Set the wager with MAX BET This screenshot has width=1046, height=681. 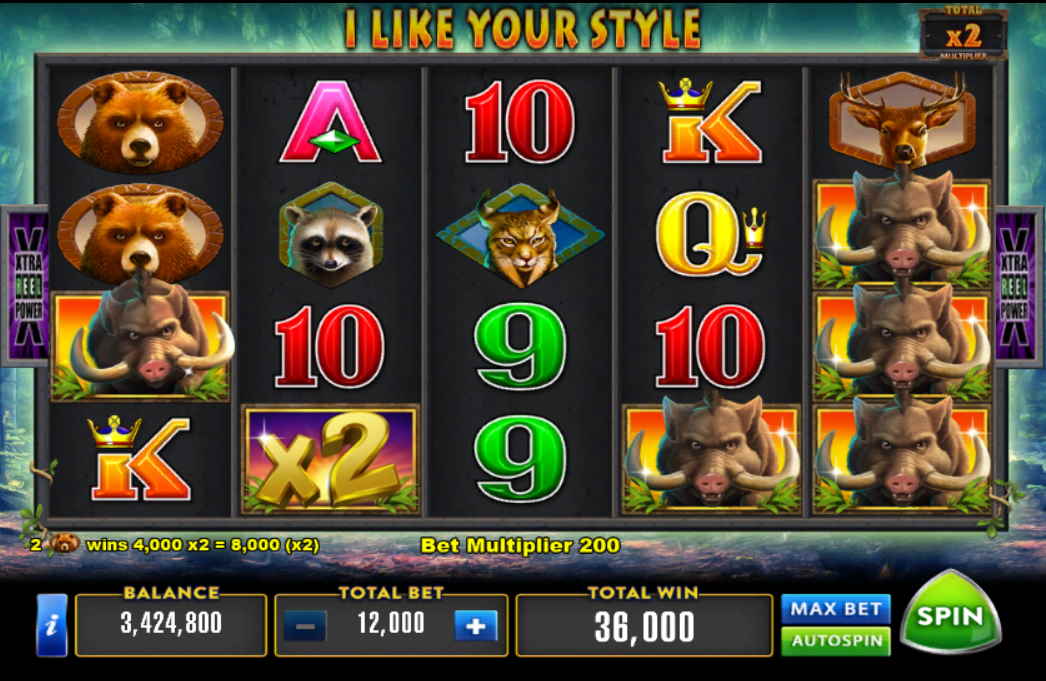pyautogui.click(x=835, y=608)
